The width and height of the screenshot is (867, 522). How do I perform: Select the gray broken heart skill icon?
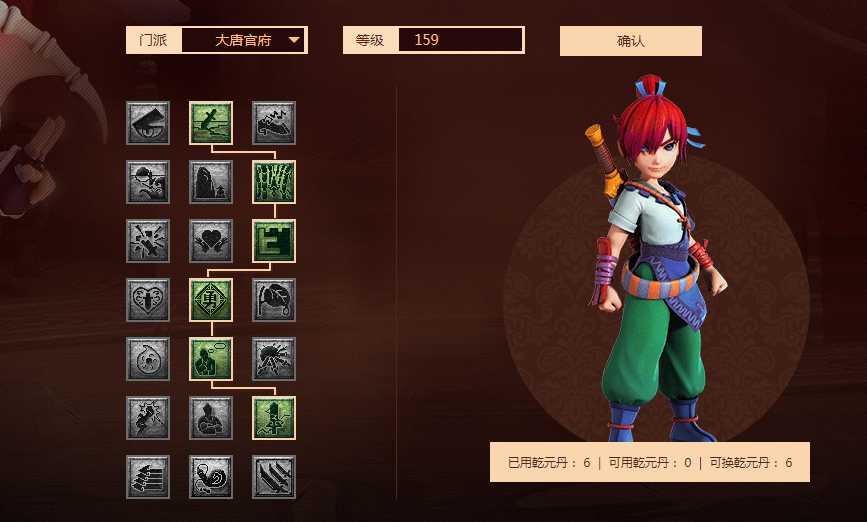(211, 241)
